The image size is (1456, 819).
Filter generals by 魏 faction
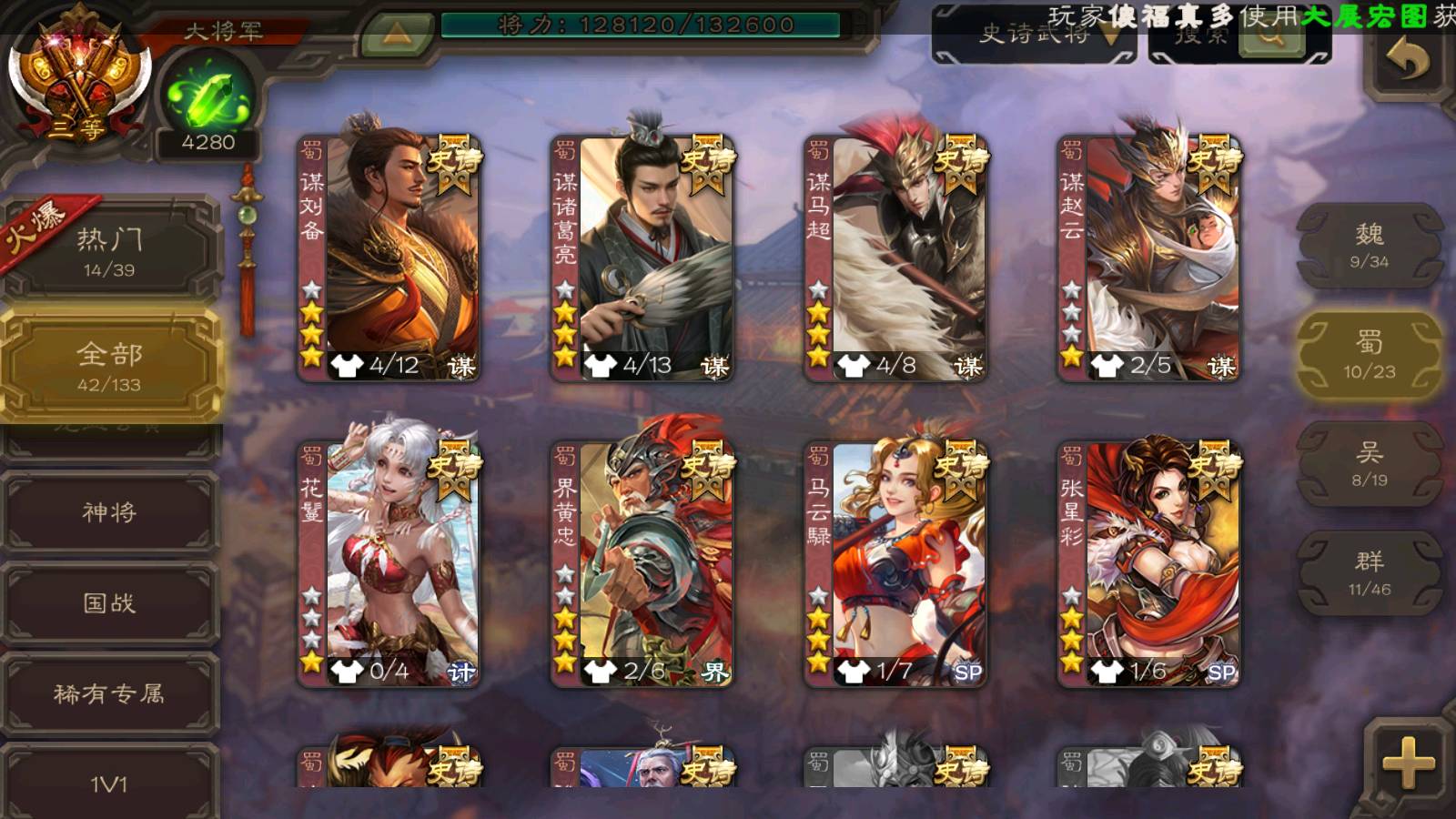pyautogui.click(x=1369, y=246)
